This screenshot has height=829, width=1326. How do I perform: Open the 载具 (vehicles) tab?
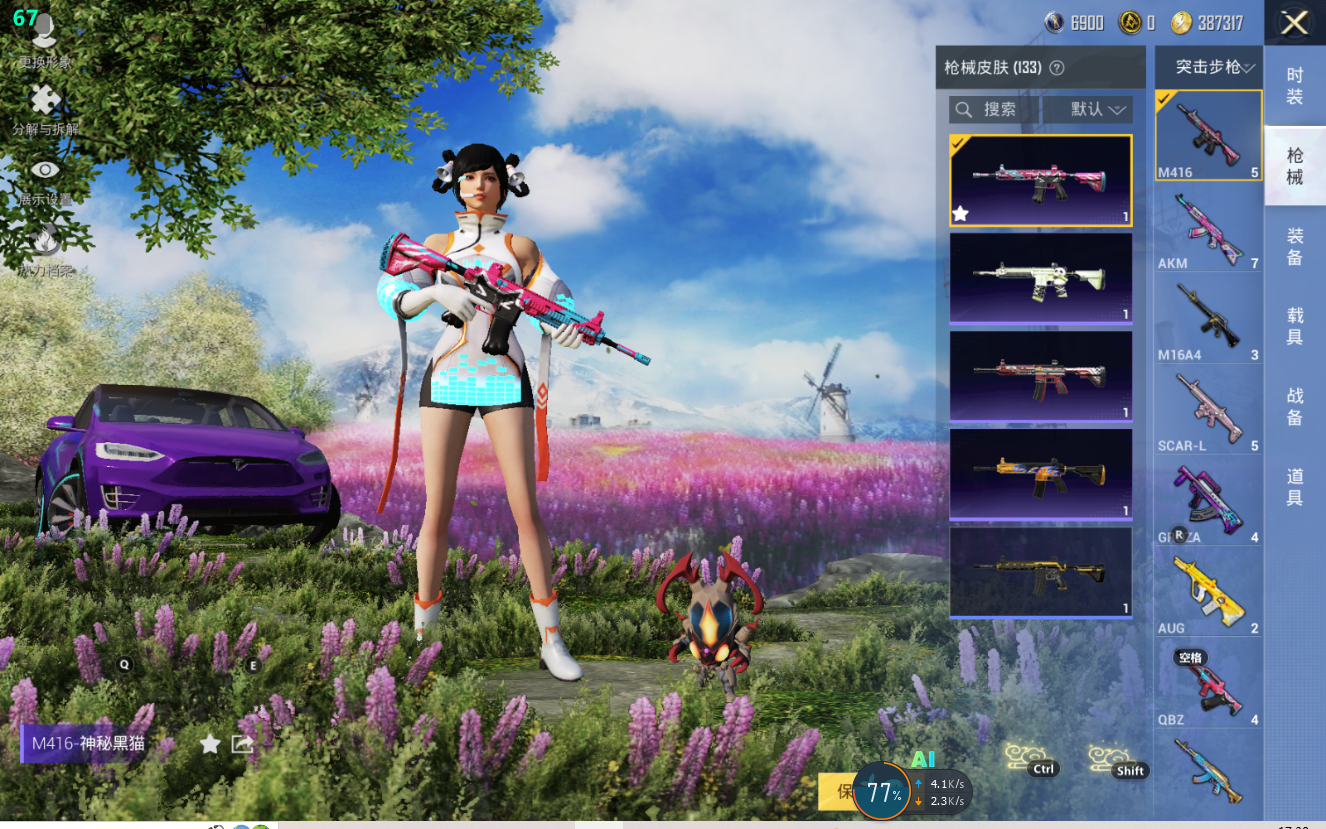click(x=1295, y=327)
